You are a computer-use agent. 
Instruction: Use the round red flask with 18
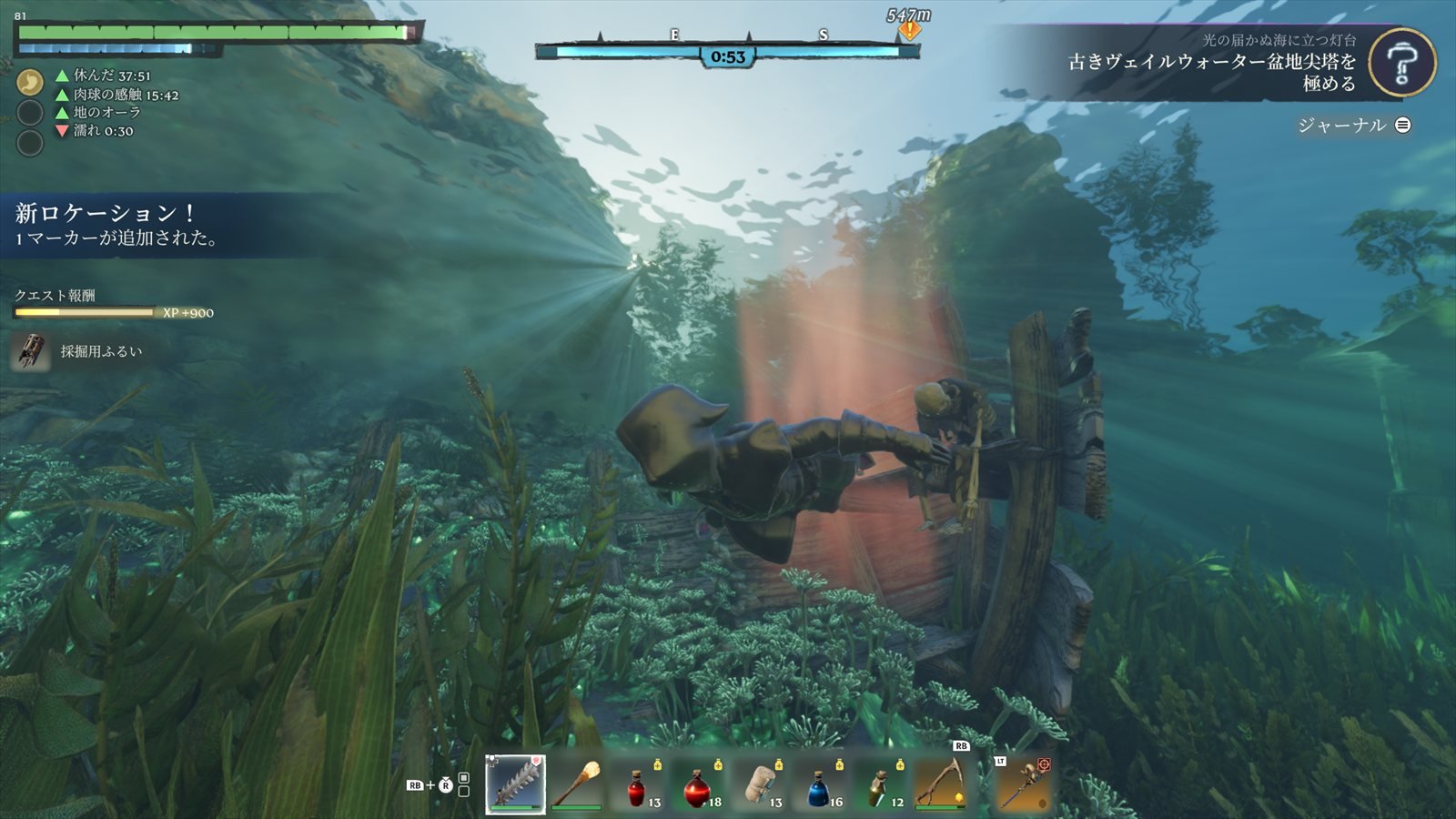tap(699, 784)
